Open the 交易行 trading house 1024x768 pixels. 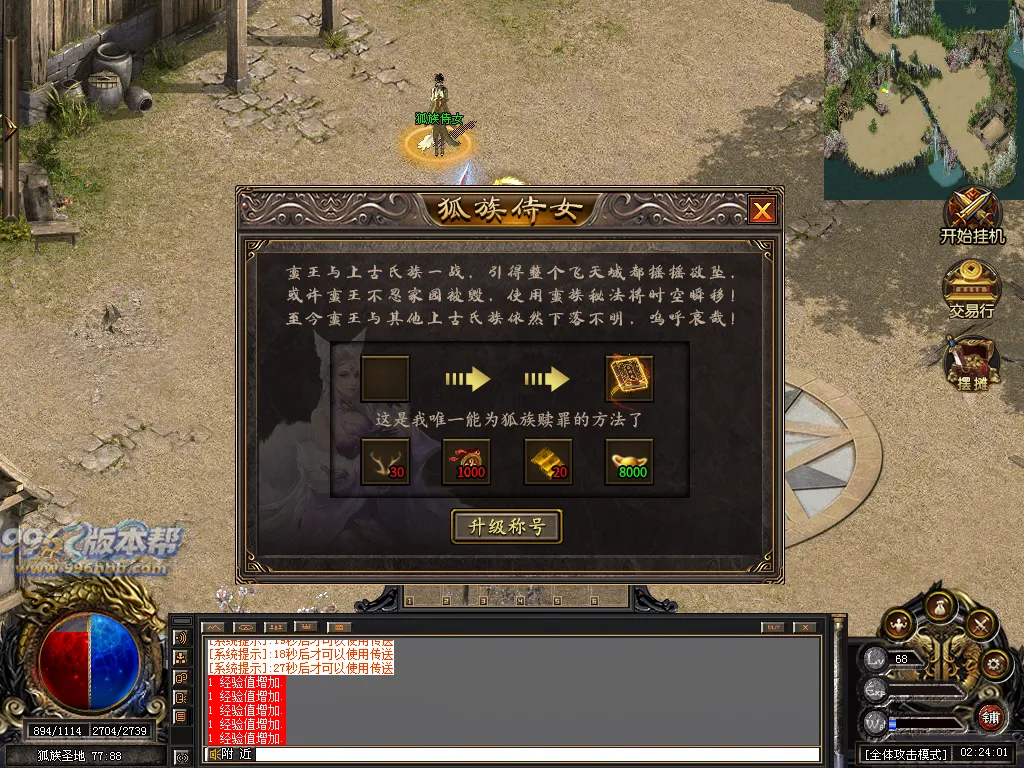(972, 290)
